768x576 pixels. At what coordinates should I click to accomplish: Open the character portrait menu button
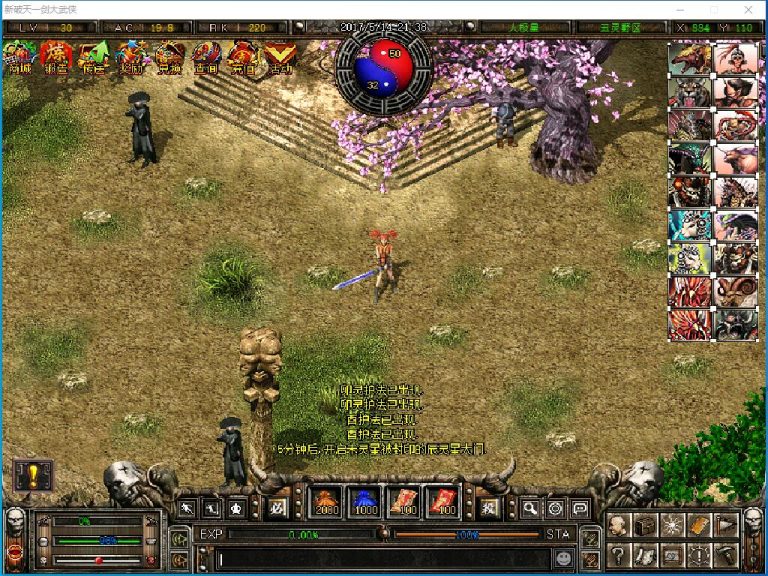pos(619,526)
